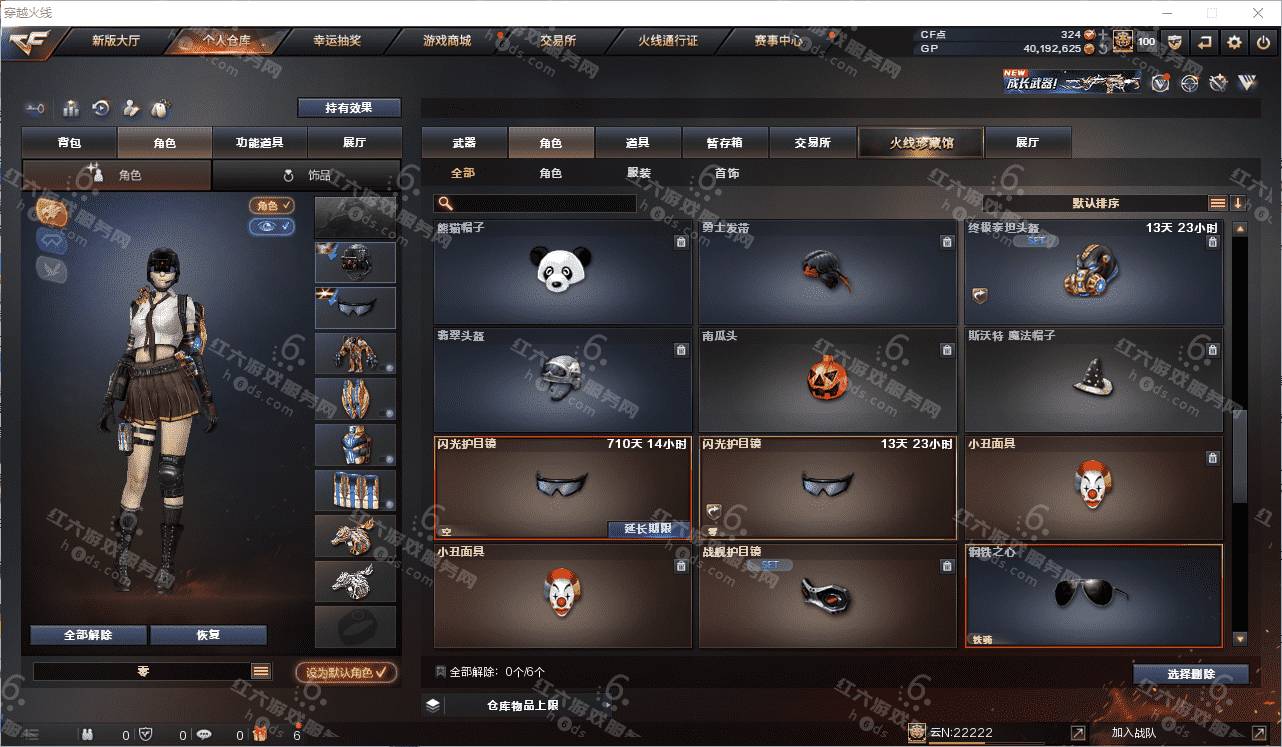This screenshot has height=747, width=1282.
Task: Click the 恢复 restore button
Action: coord(208,635)
